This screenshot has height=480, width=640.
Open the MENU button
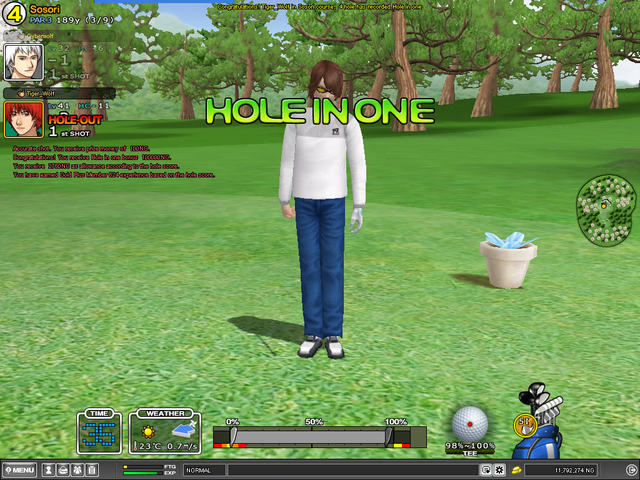coord(20,470)
